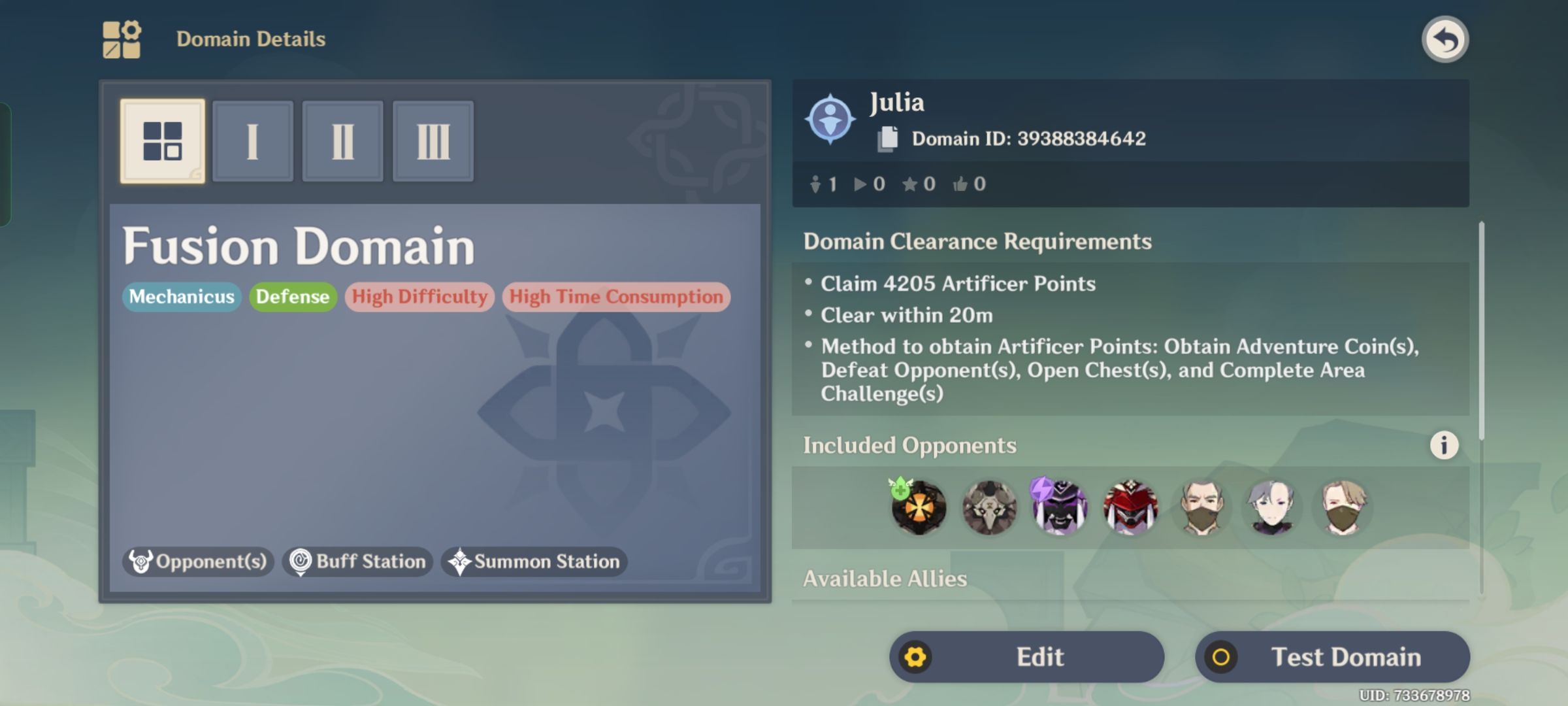Screen dimensions: 1568x706
Task: Click the download count icon
Action: pyautogui.click(x=815, y=184)
